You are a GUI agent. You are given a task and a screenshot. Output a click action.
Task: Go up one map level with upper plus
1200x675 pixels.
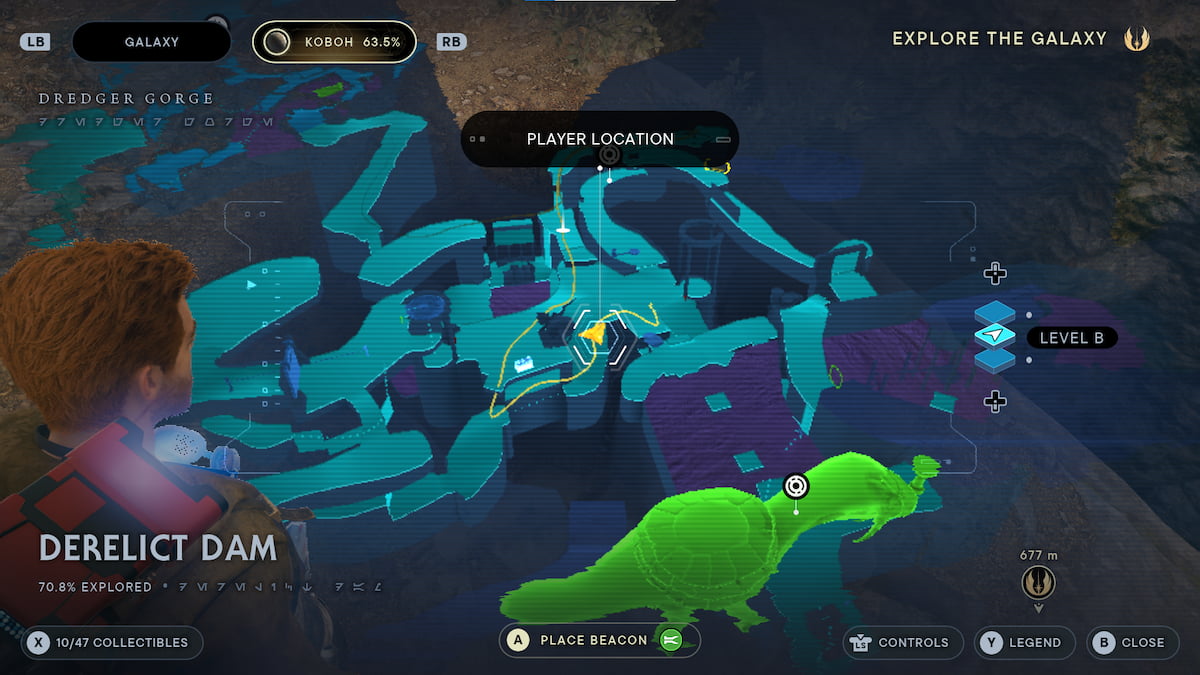click(994, 273)
